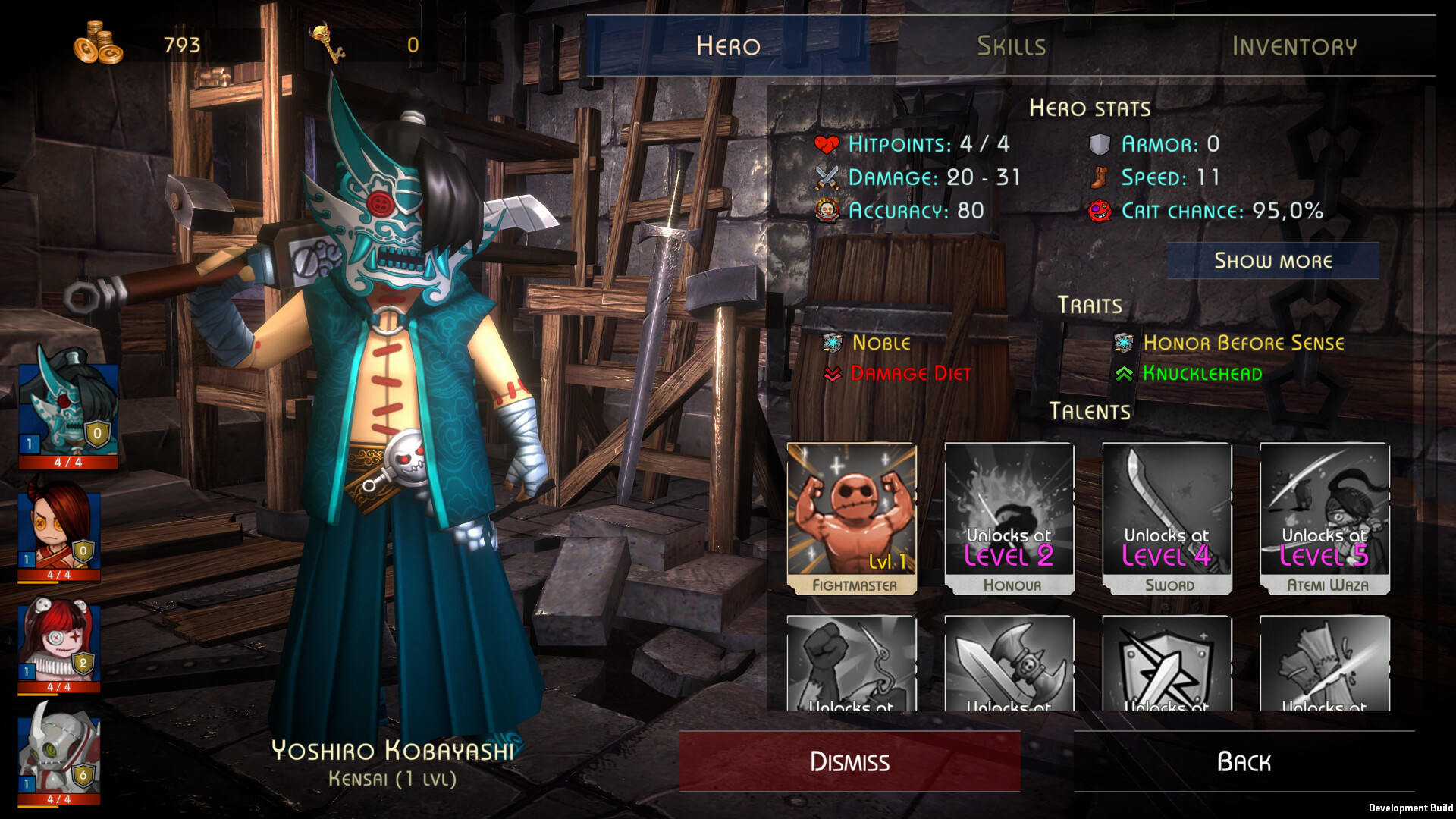Select the locked Sword talent
The width and height of the screenshot is (1456, 819).
click(1168, 518)
